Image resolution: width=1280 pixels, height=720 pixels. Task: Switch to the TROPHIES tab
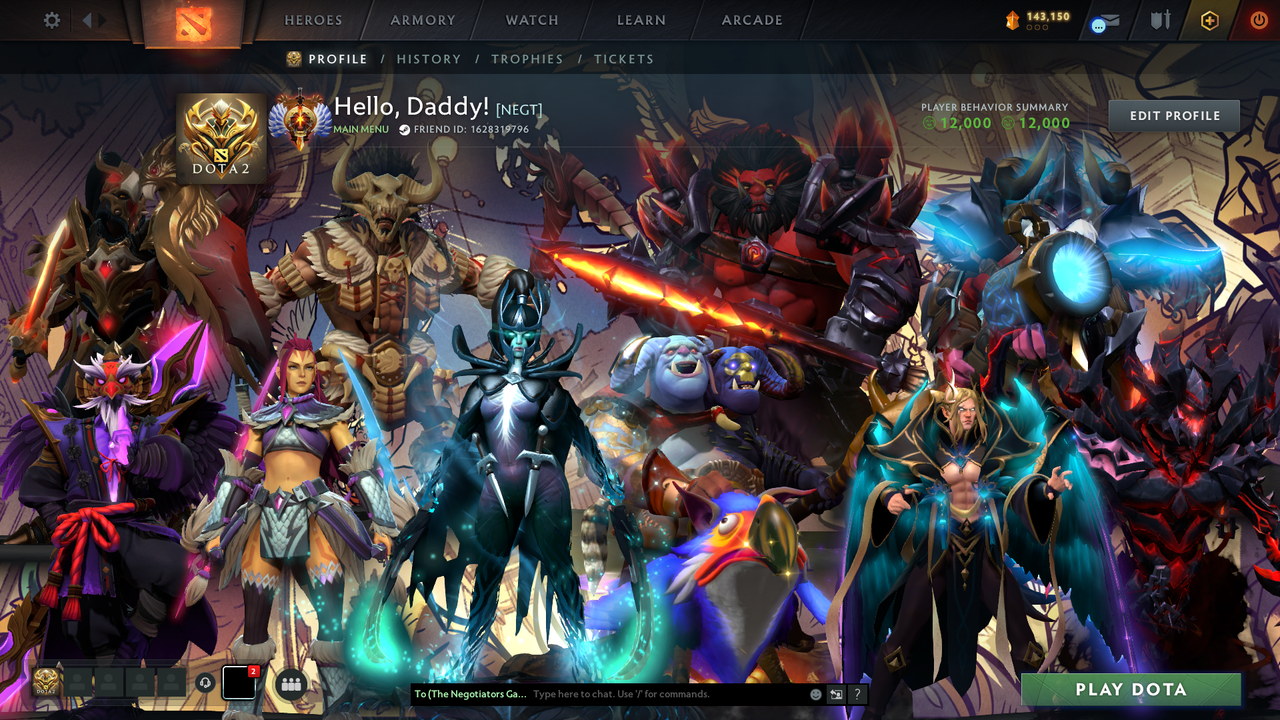[528, 59]
